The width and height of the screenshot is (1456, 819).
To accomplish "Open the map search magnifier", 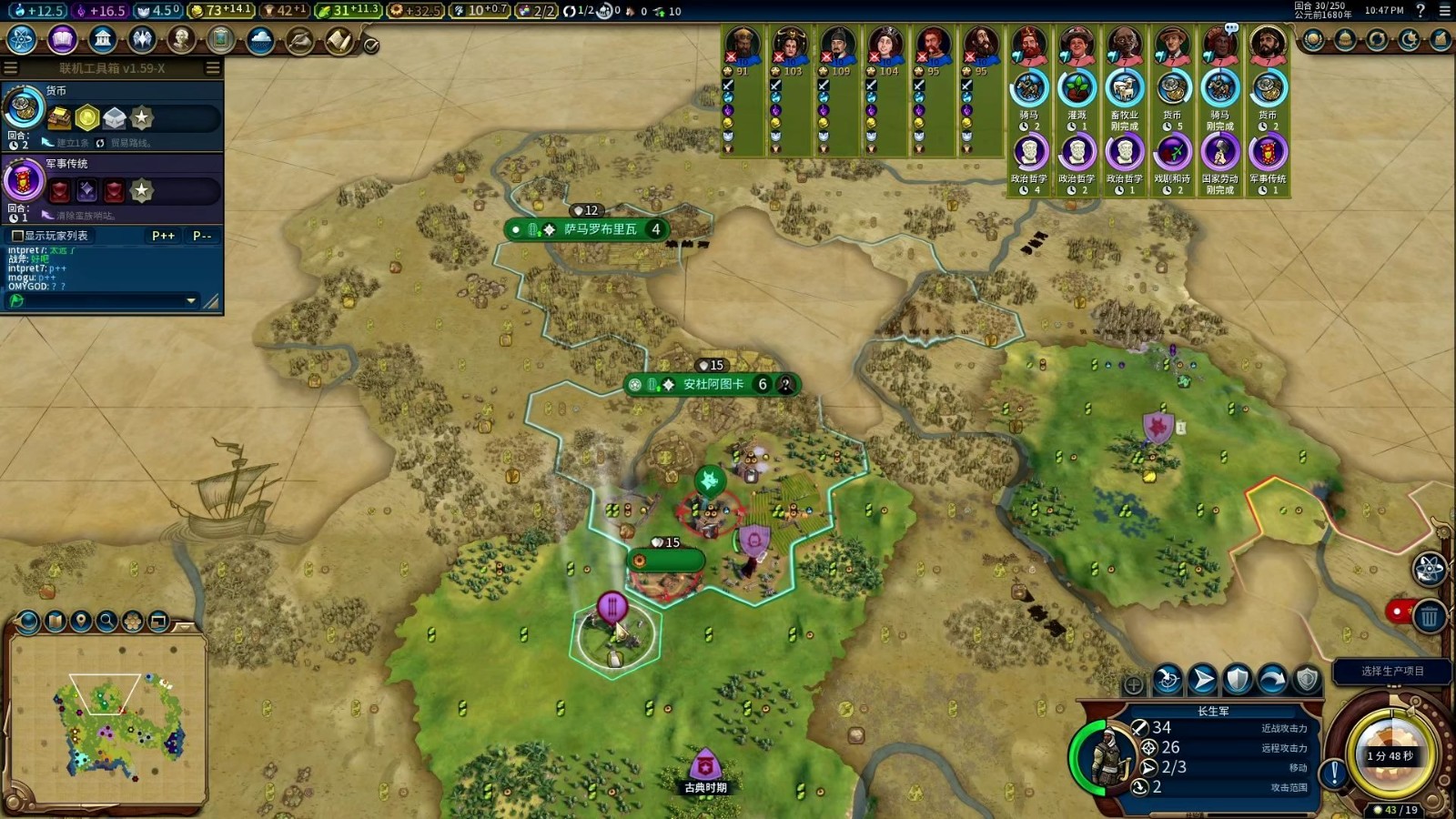I will coord(106,621).
